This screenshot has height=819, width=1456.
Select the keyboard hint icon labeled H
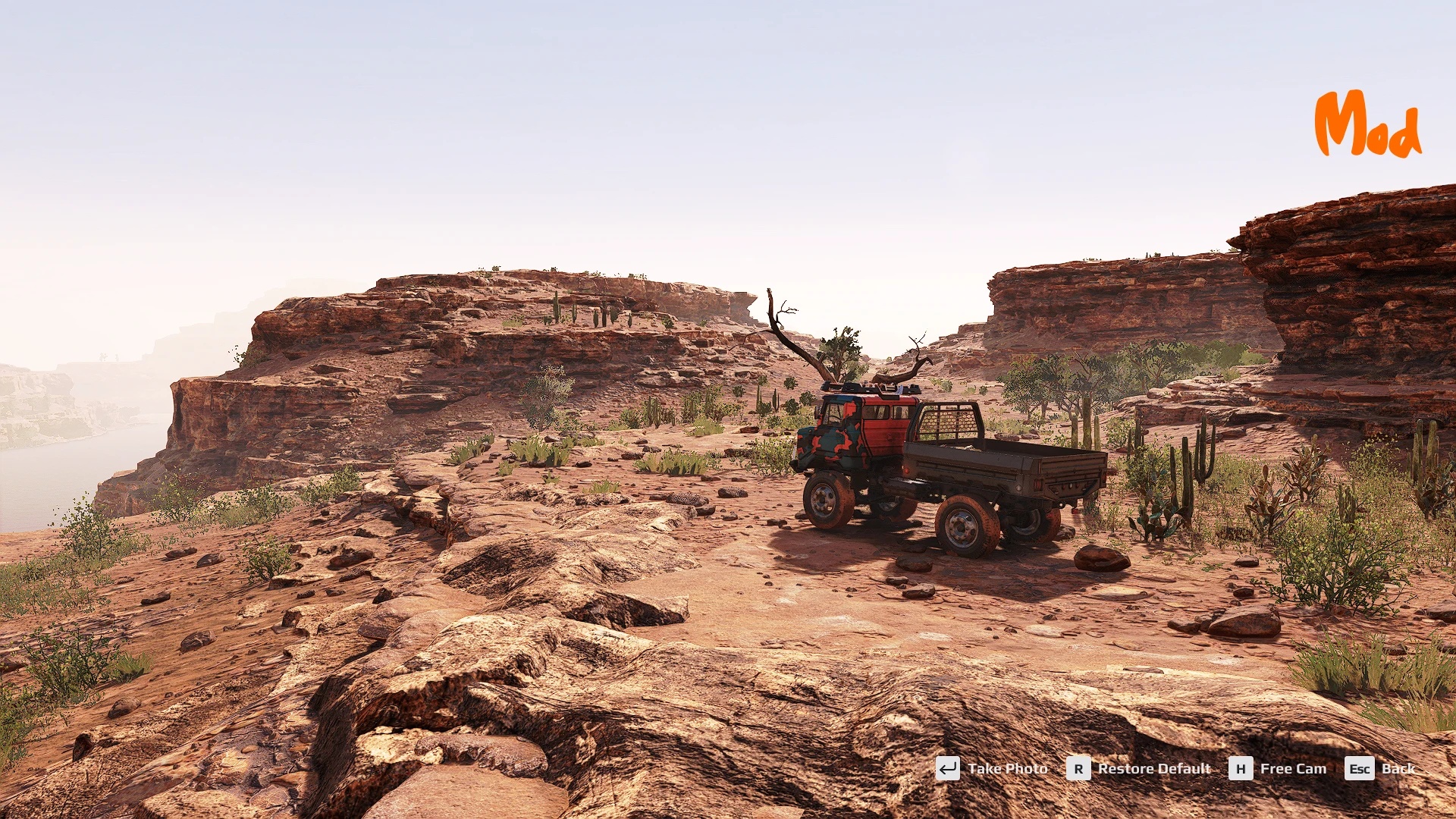click(1242, 768)
